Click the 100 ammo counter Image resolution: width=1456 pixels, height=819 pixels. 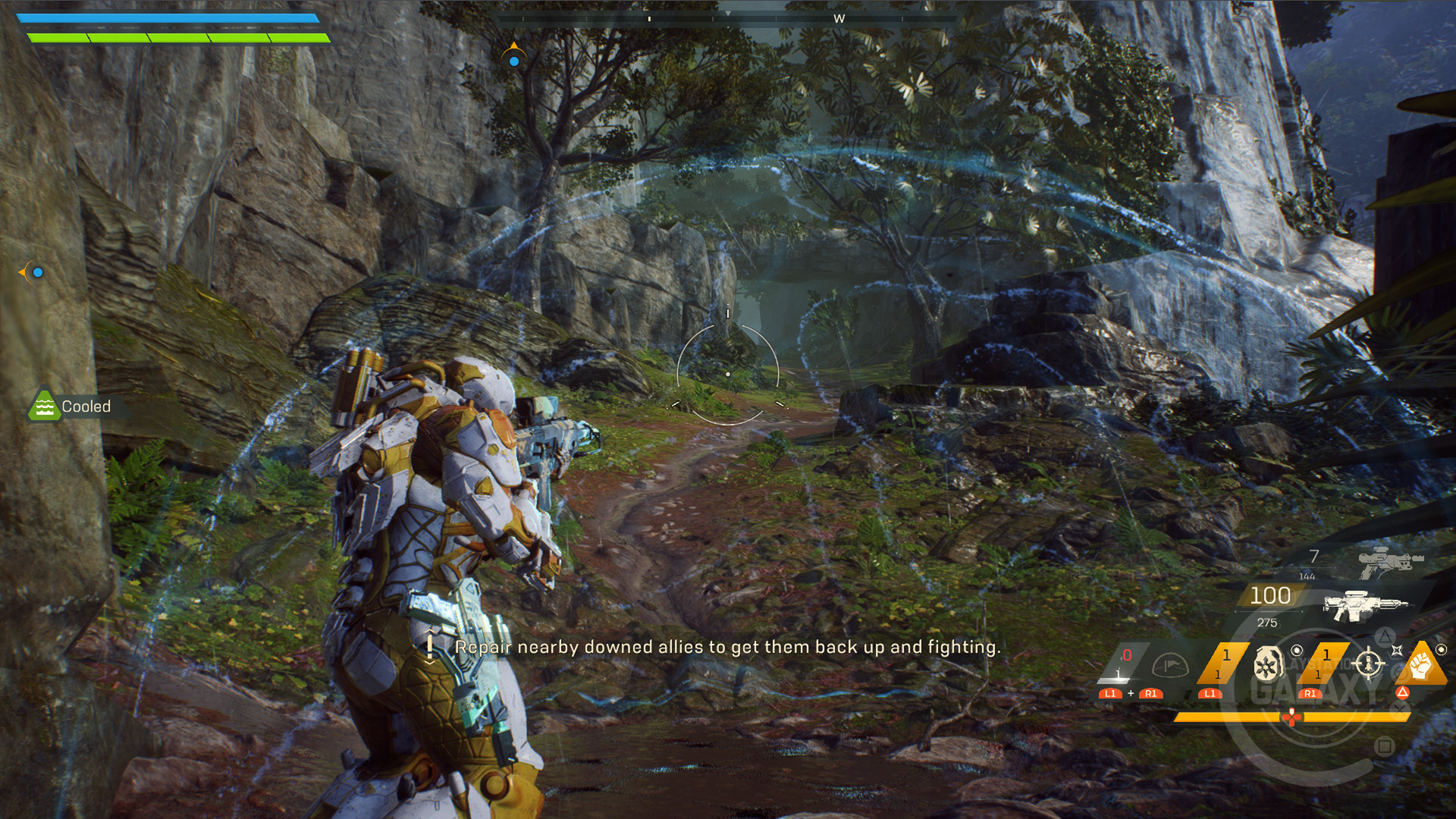coord(1271,595)
